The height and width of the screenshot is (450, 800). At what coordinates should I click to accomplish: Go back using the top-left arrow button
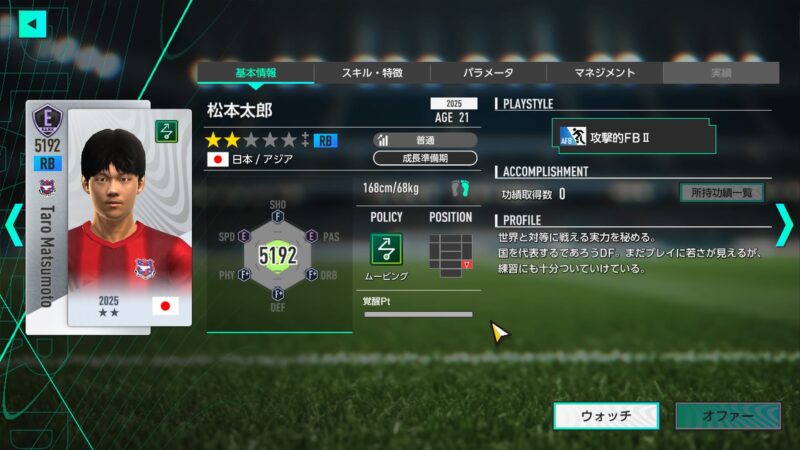point(33,22)
